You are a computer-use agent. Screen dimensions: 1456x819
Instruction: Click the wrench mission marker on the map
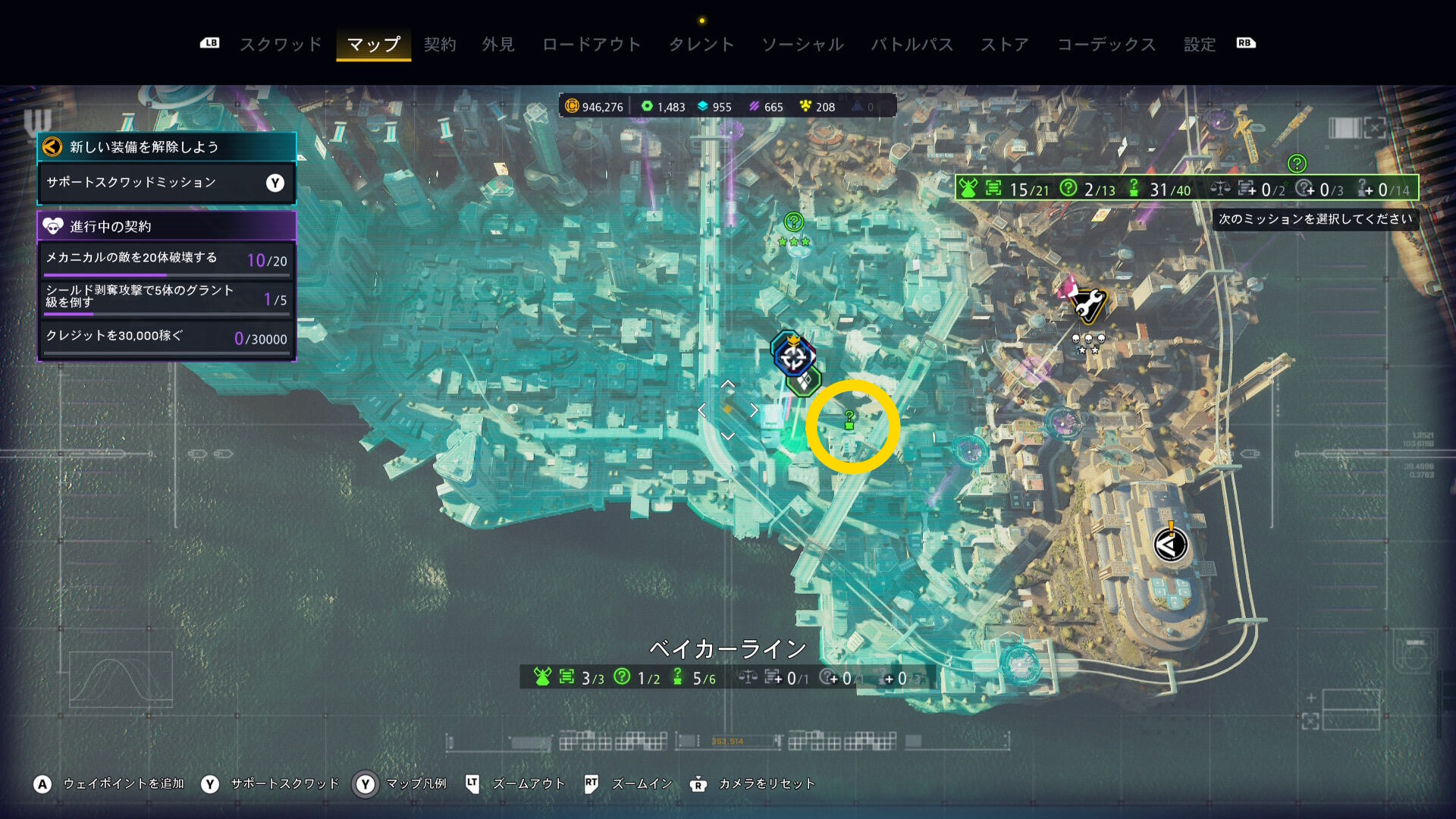tap(1088, 305)
